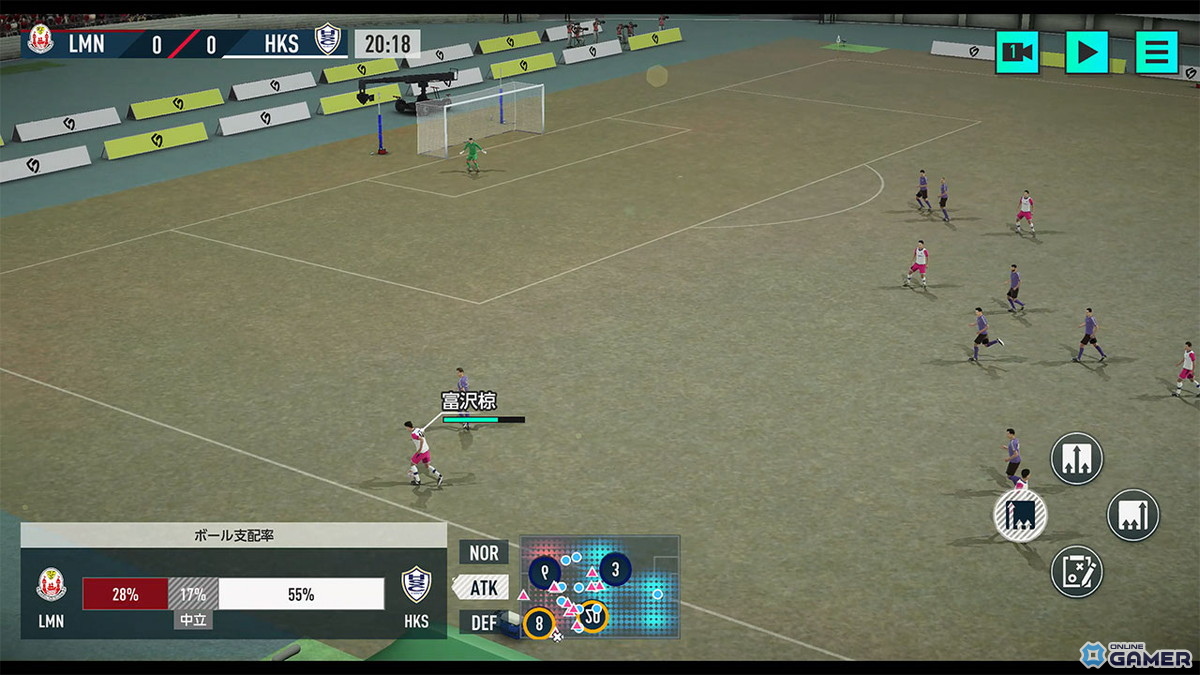The width and height of the screenshot is (1200, 675).
Task: Choose the right-side attack tactic button
Action: [1133, 515]
